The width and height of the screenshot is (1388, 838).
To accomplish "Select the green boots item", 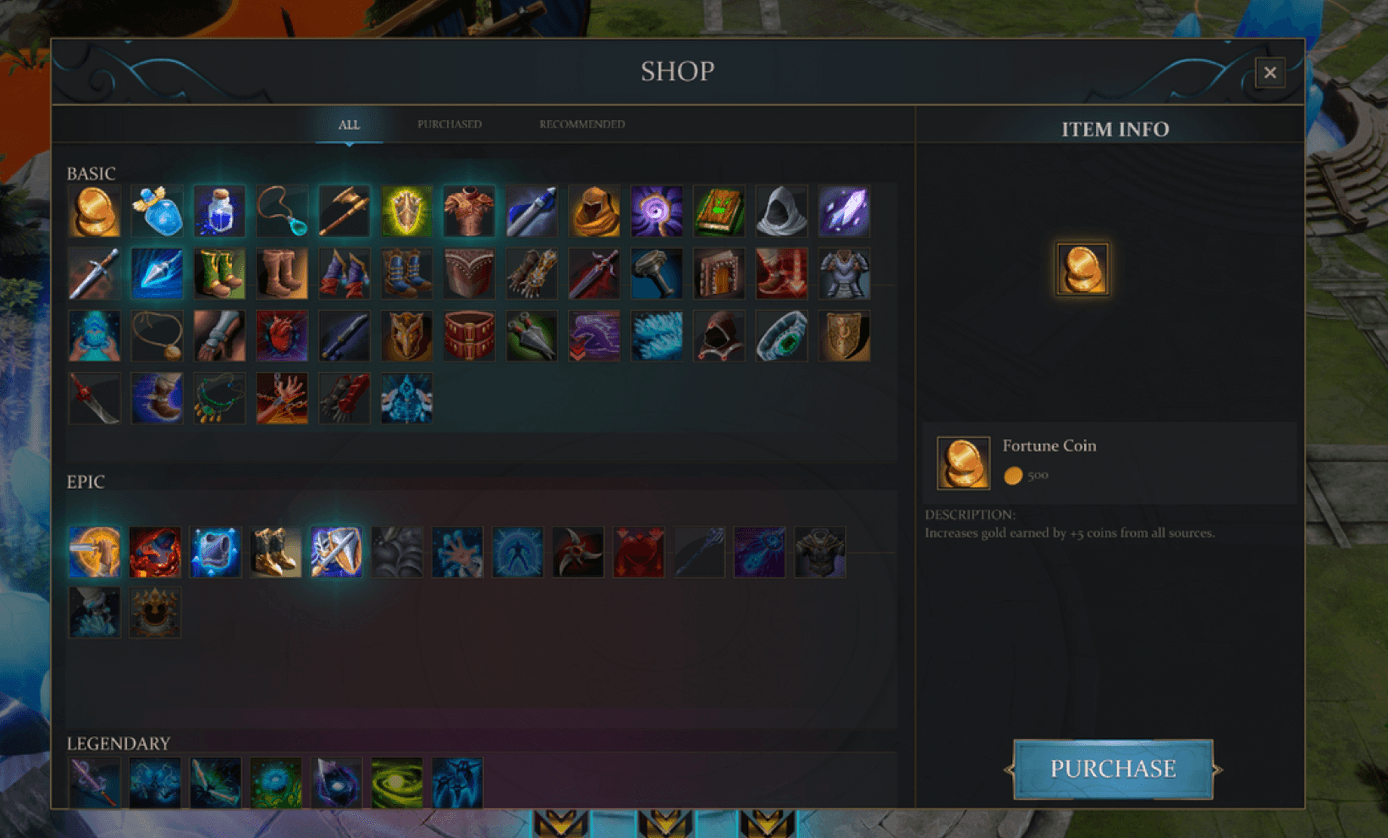I will tap(220, 274).
